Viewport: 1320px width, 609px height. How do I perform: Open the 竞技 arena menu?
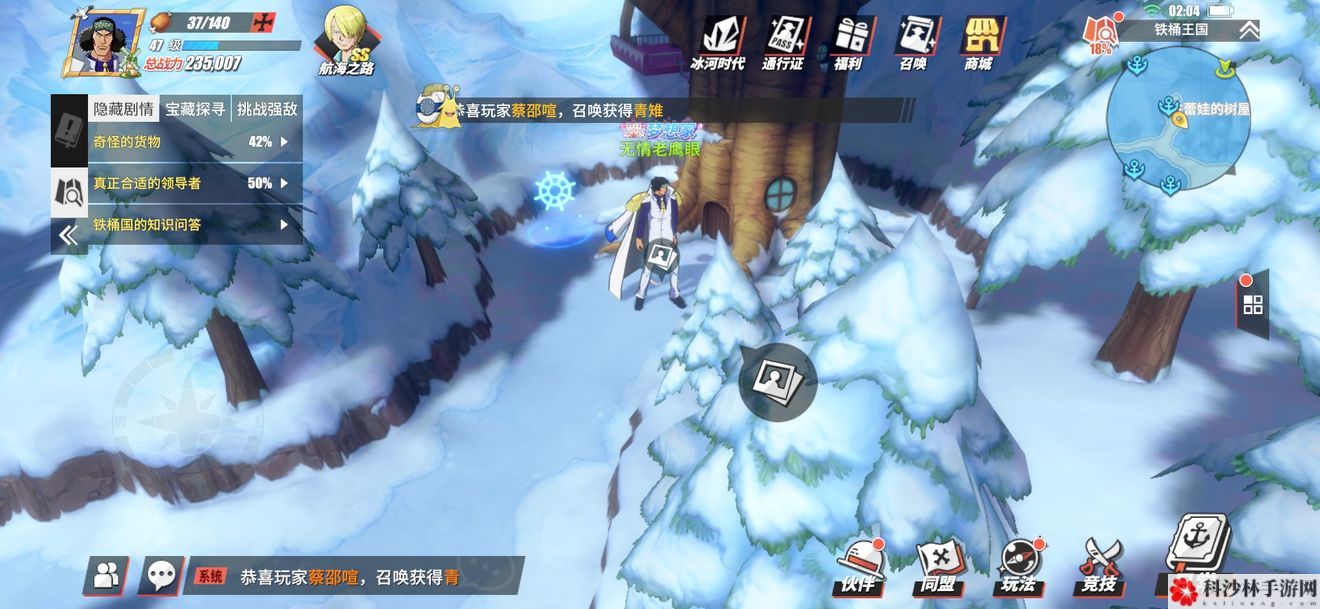tap(1097, 567)
